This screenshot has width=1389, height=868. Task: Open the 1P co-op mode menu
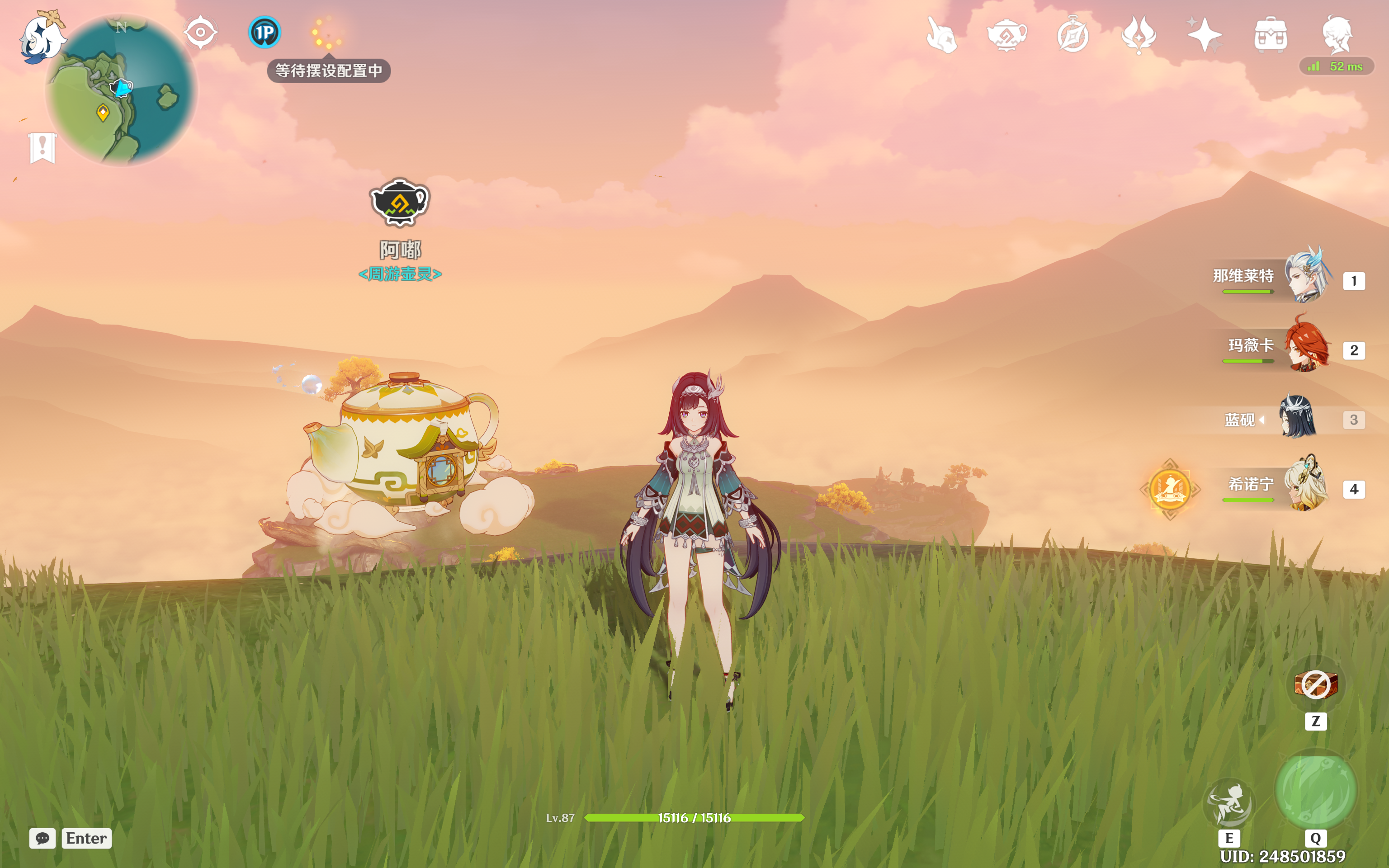coord(264,32)
